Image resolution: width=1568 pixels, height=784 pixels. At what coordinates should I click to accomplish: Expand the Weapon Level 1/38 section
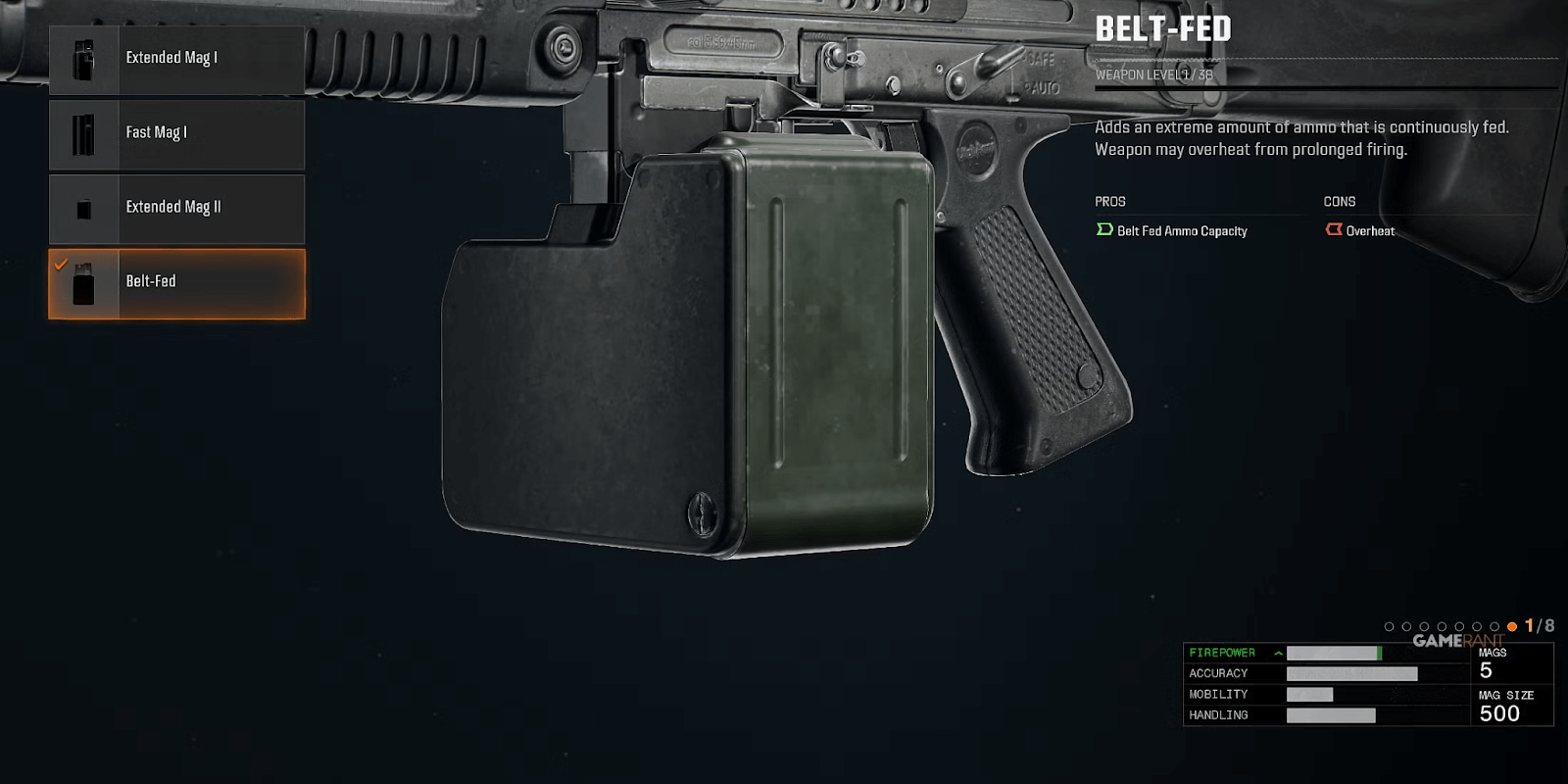(1152, 73)
